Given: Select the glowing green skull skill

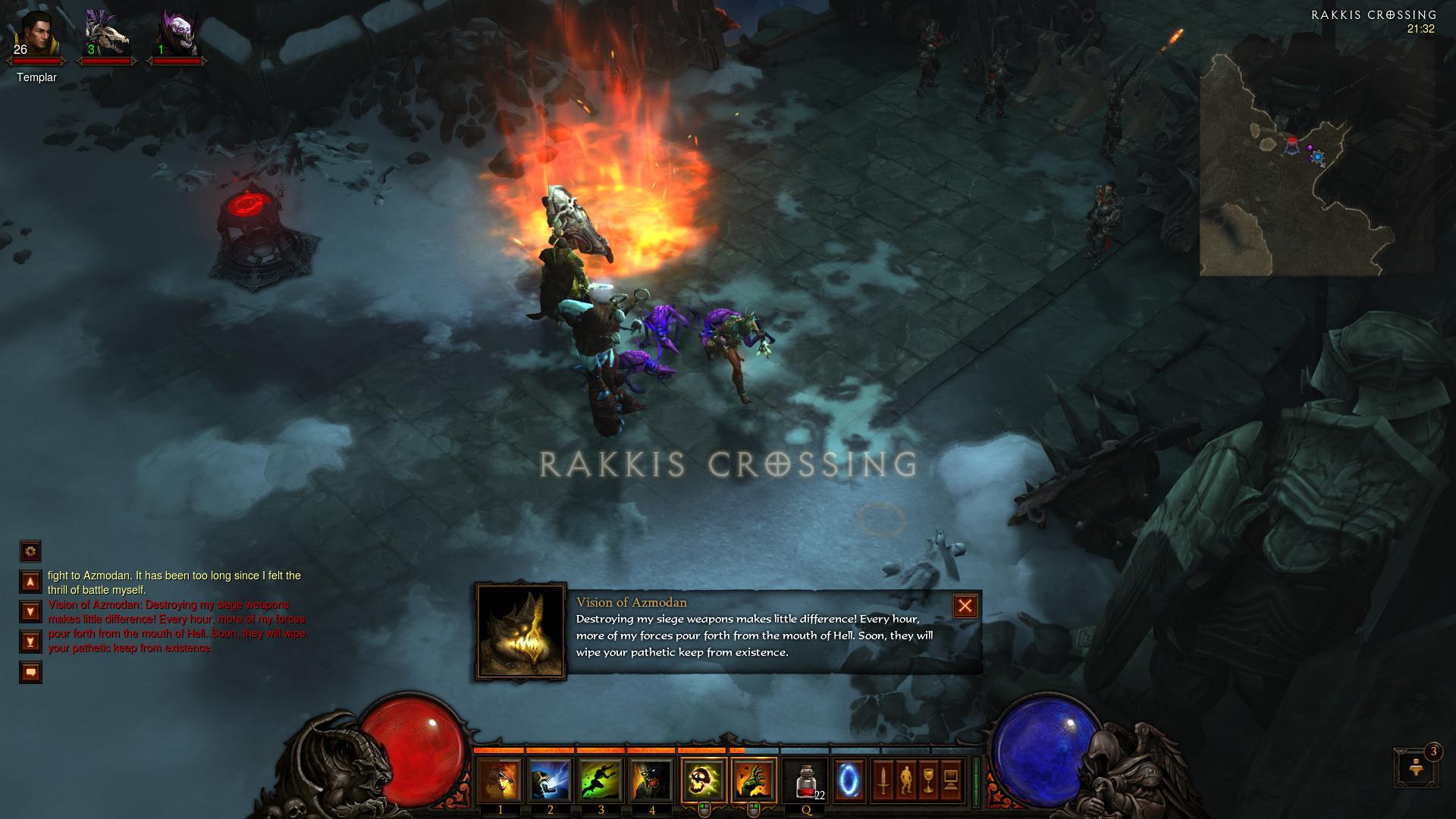Looking at the screenshot, I should (703, 780).
